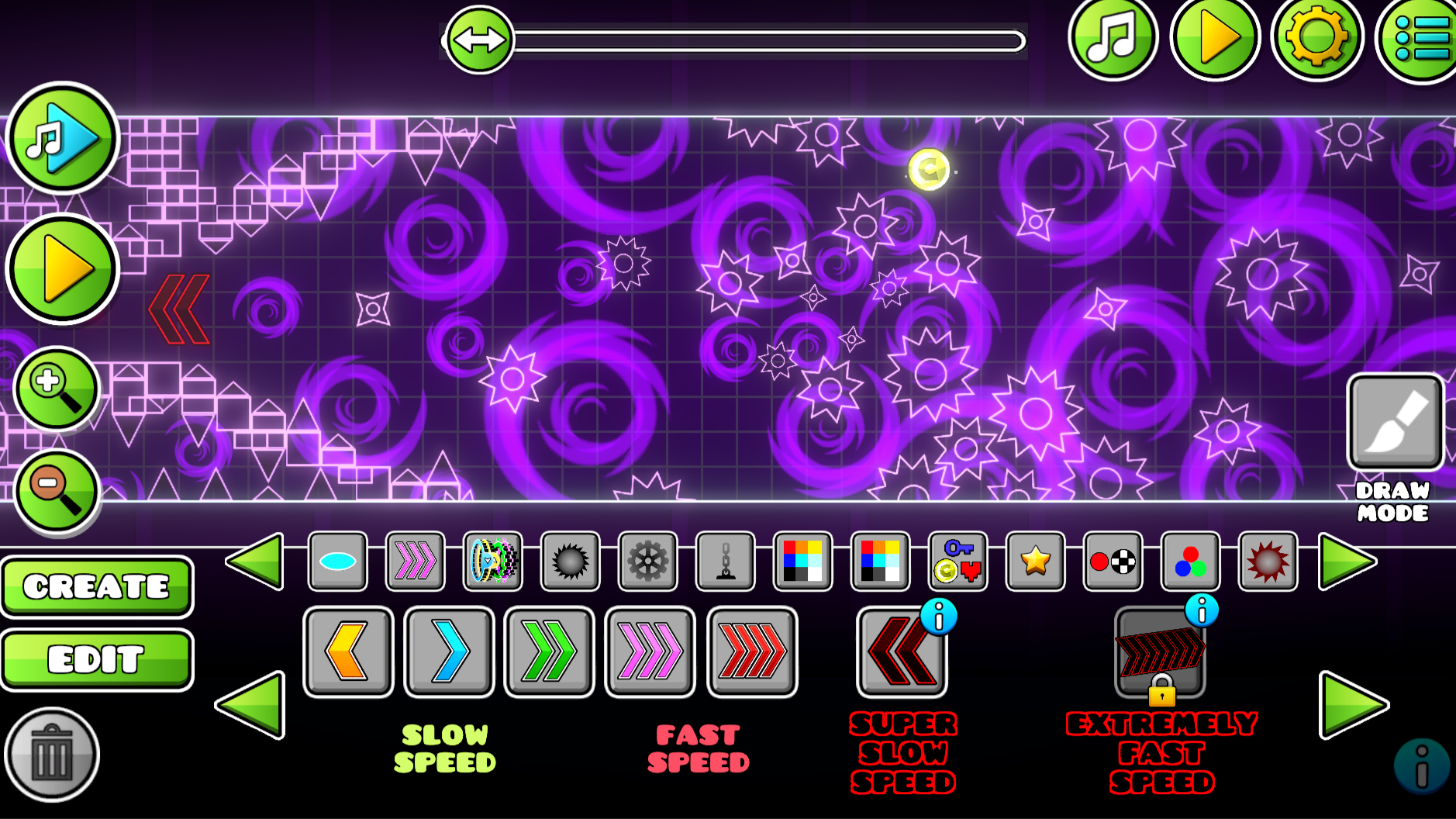Image resolution: width=1456 pixels, height=819 pixels.
Task: Select the sawblade object category
Action: (570, 562)
